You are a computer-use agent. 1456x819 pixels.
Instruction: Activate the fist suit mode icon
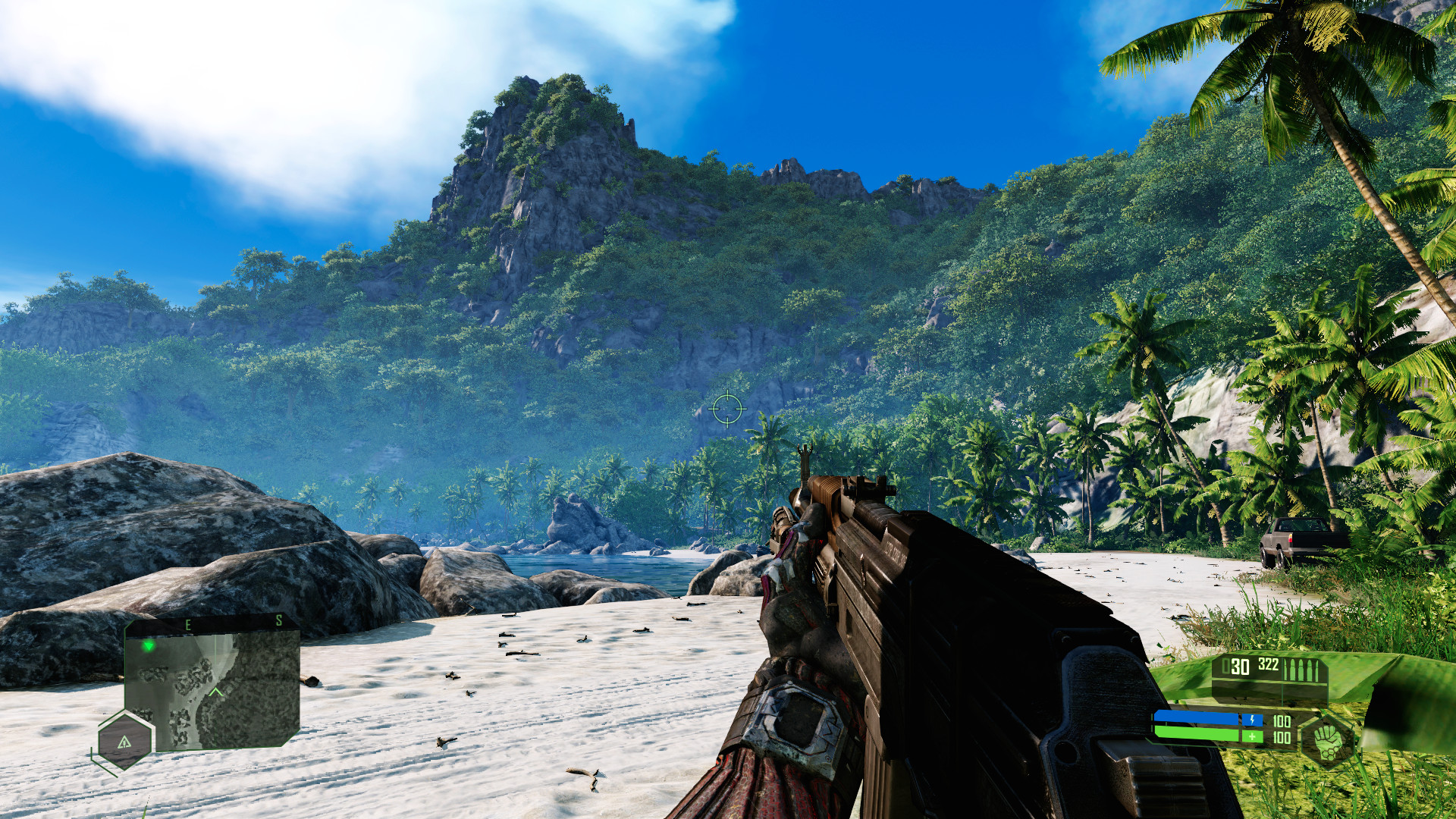coord(1326,736)
